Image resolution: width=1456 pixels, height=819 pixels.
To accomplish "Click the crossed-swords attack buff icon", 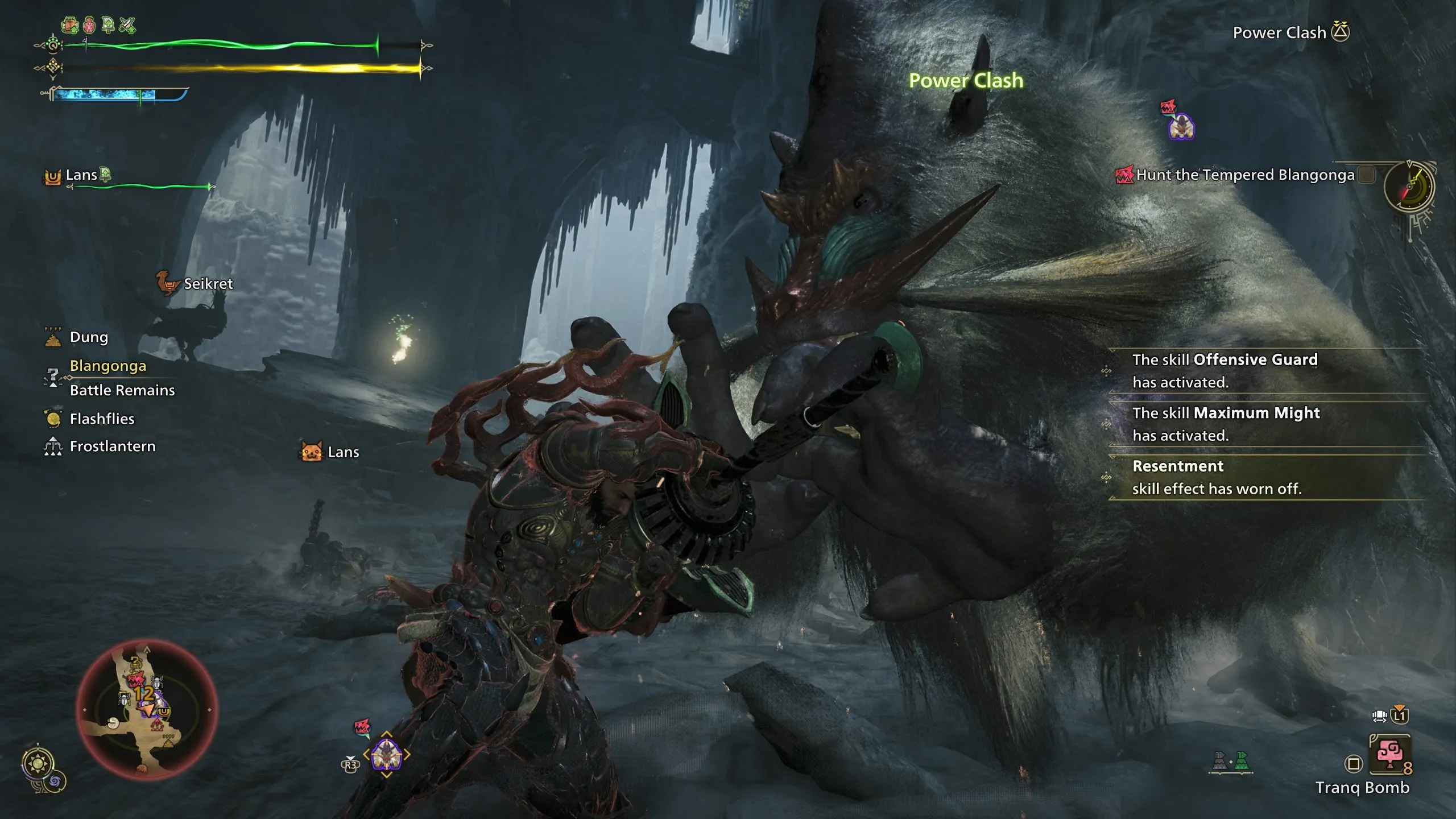I will [x=128, y=24].
